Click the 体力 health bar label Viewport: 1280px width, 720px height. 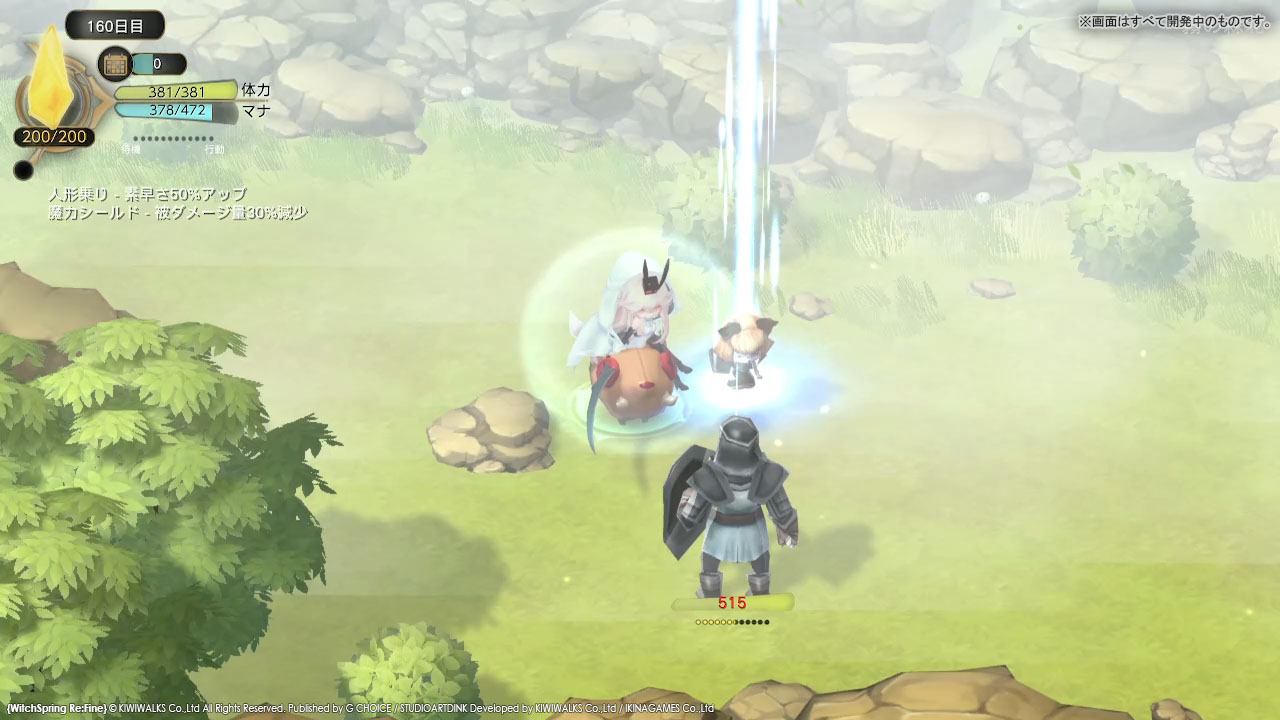pos(252,89)
